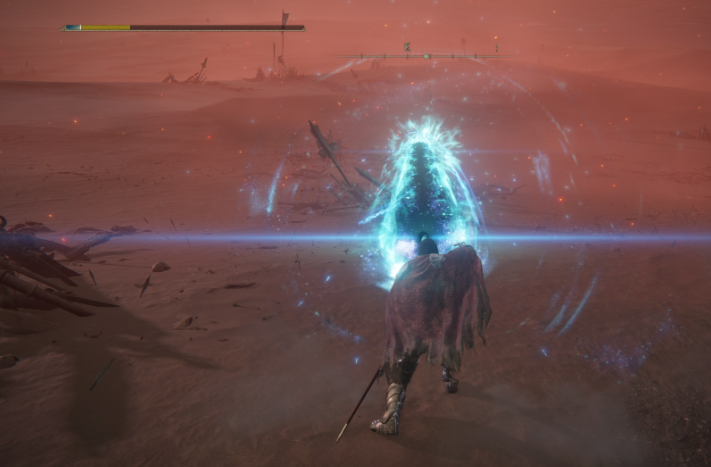The image size is (711, 467).
Task: Click the compass bar at the top
Action: click(x=427, y=55)
